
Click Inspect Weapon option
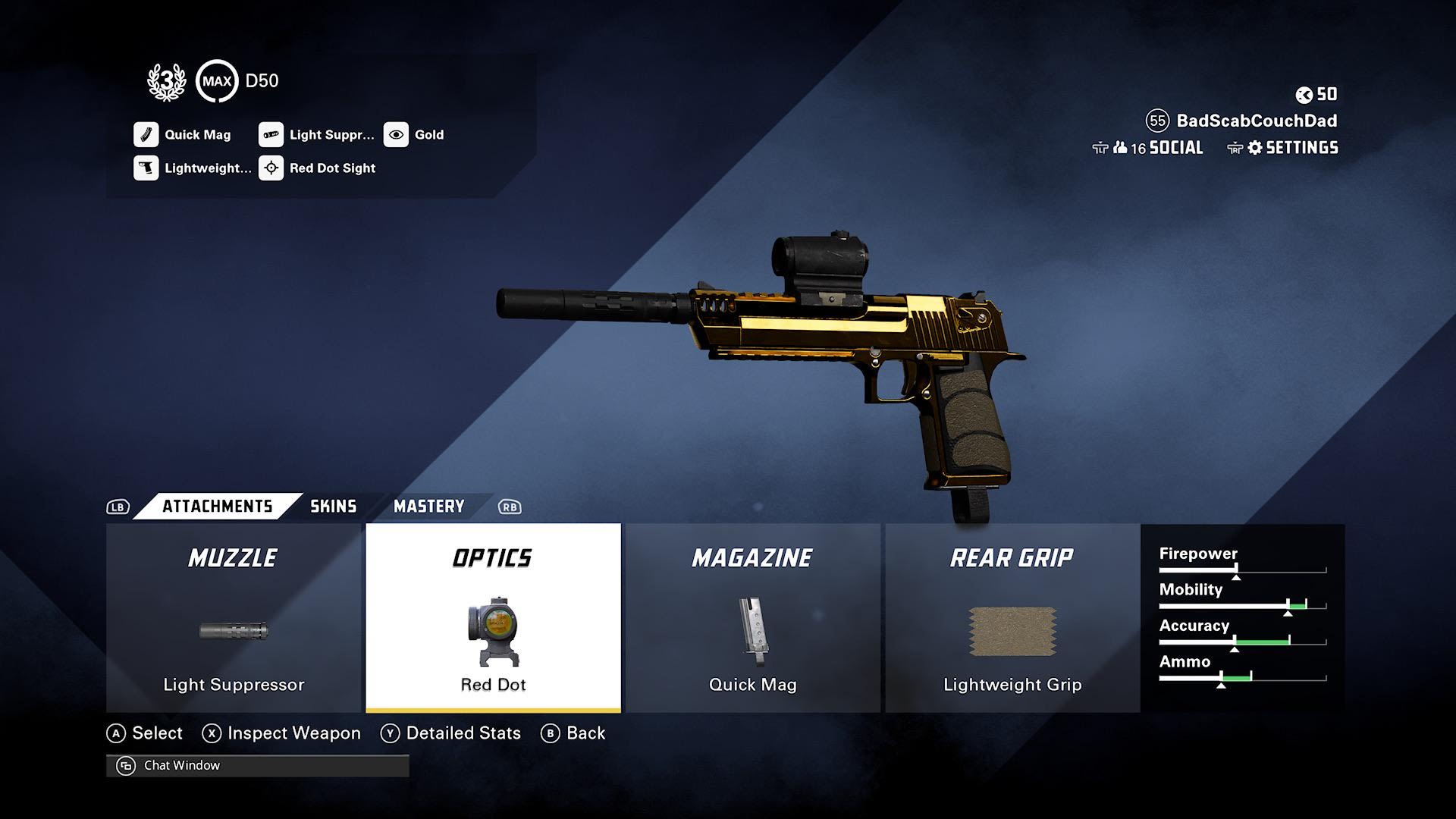(x=293, y=733)
